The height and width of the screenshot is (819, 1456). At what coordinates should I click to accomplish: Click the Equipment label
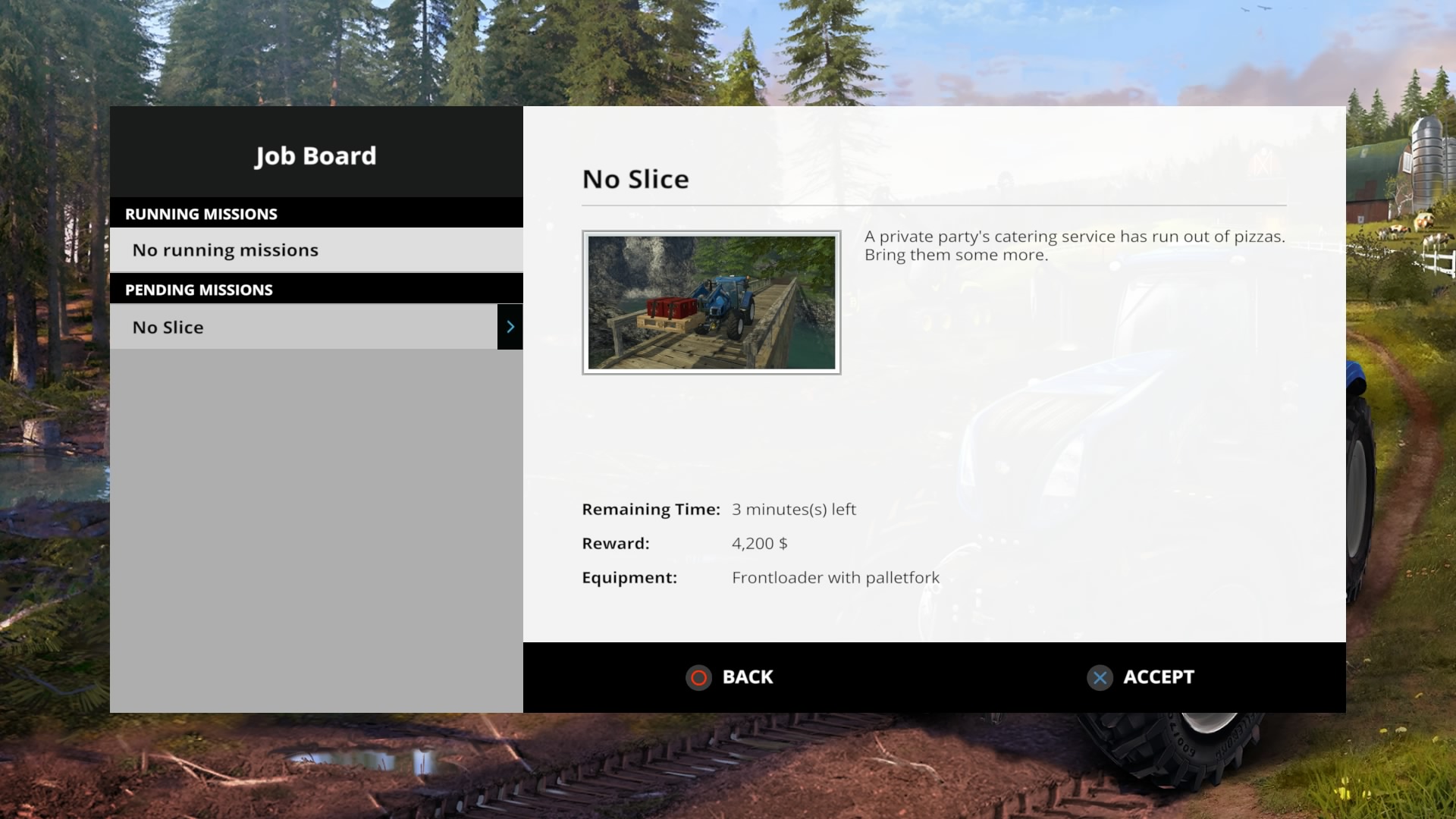[x=629, y=577]
